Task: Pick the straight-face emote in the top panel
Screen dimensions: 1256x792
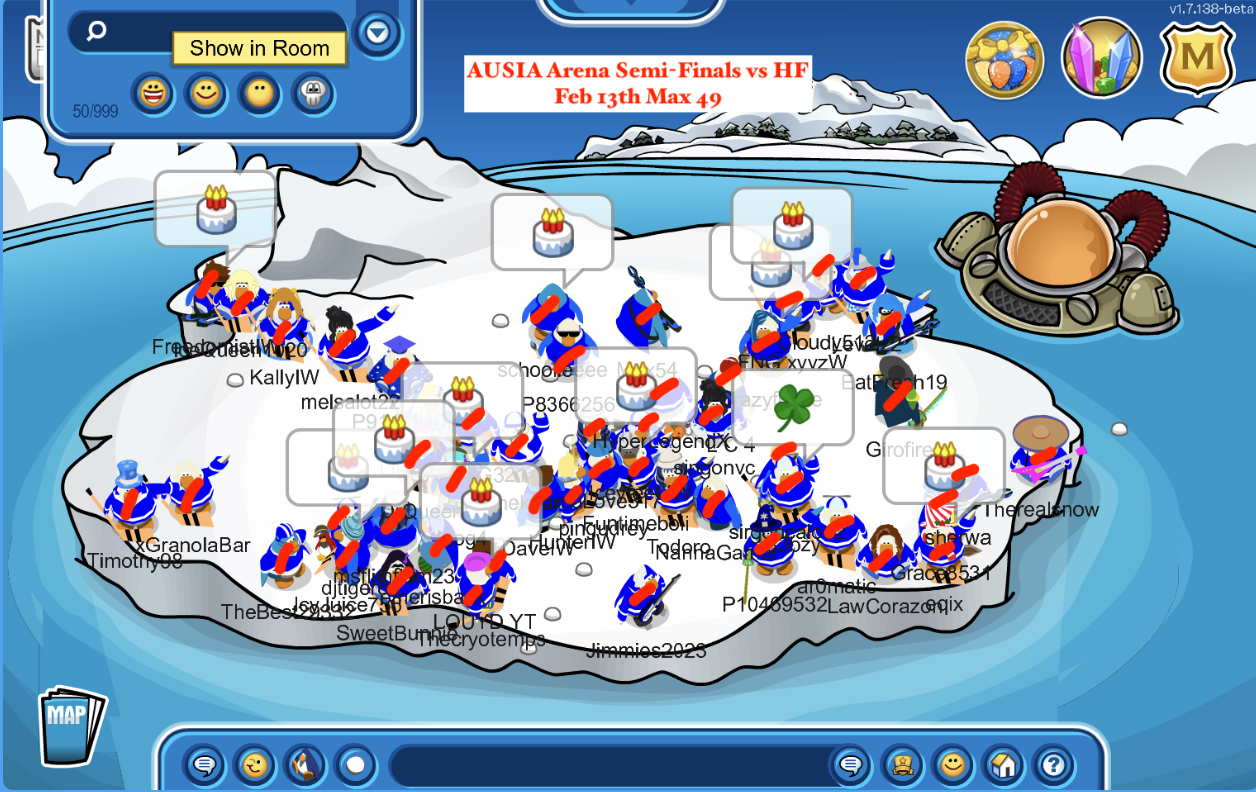Action: click(259, 95)
